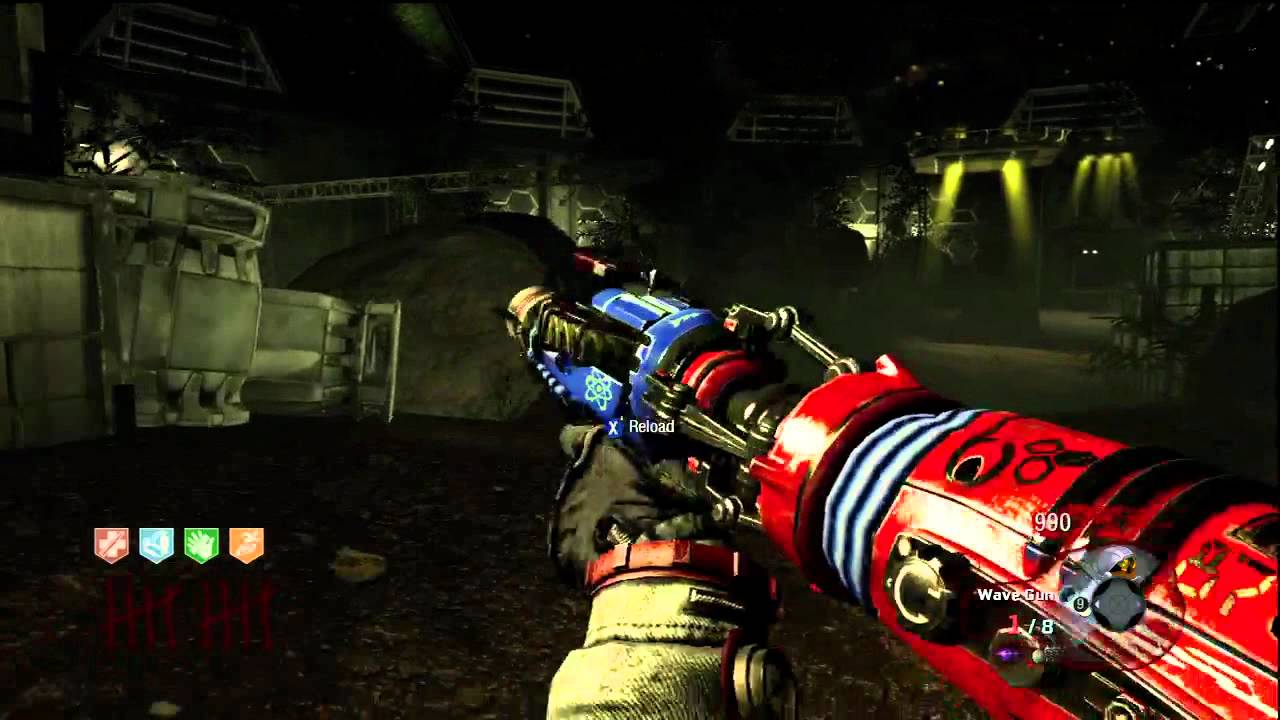Click the Wave Gun weapon name

pos(1018,594)
